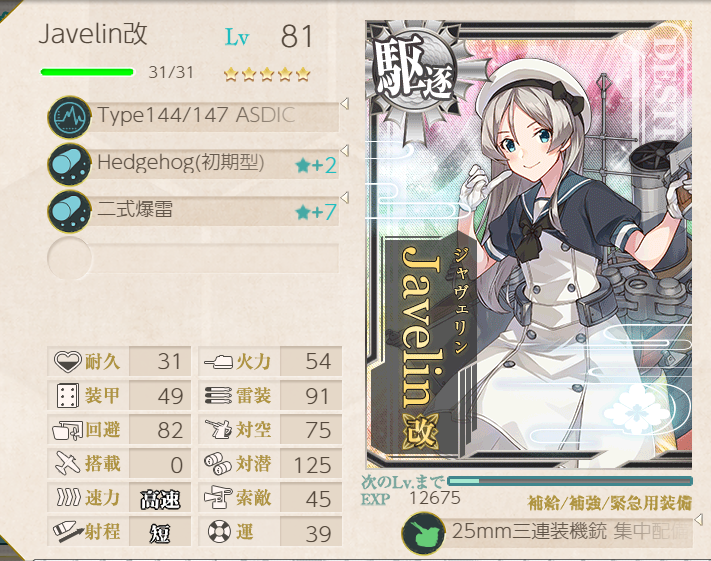Click the empty fourth equipment slot
711x561 pixels.
[x=195, y=258]
